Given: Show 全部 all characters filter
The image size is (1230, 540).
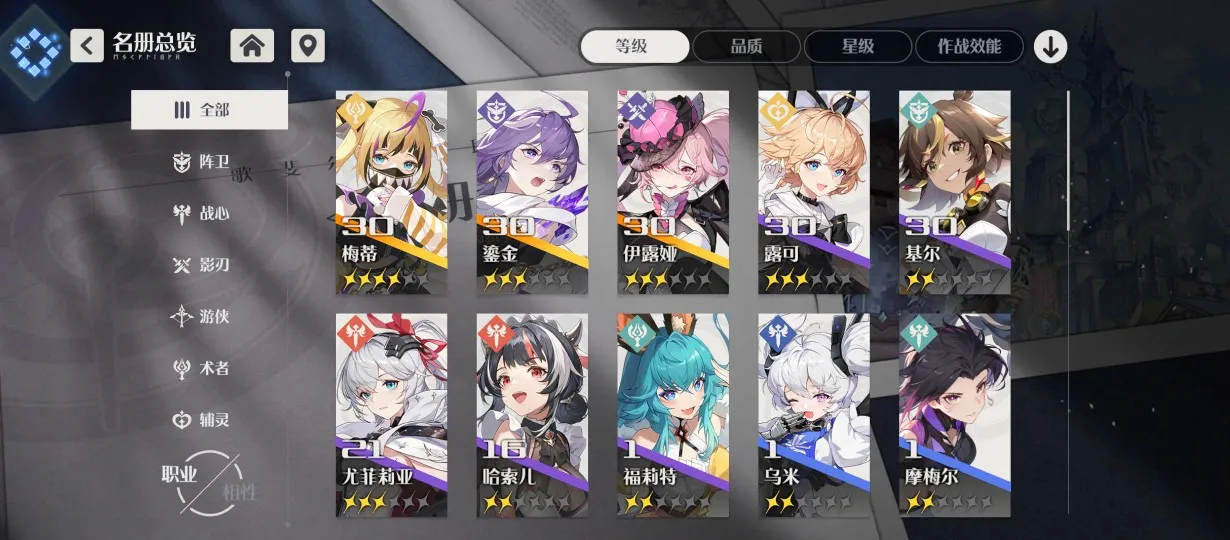Looking at the screenshot, I should pyautogui.click(x=208, y=110).
